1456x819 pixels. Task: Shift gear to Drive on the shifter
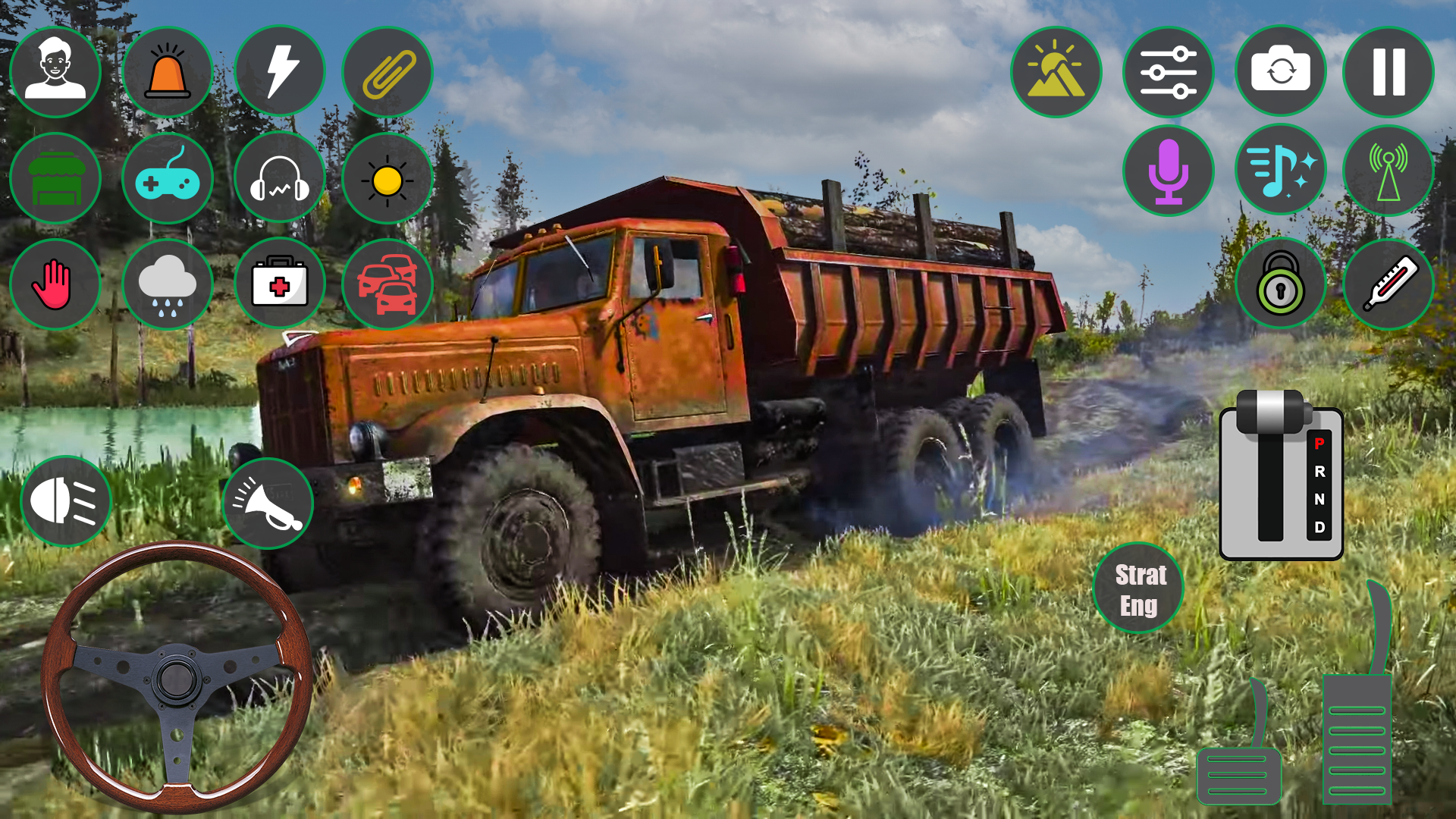pos(1319,527)
